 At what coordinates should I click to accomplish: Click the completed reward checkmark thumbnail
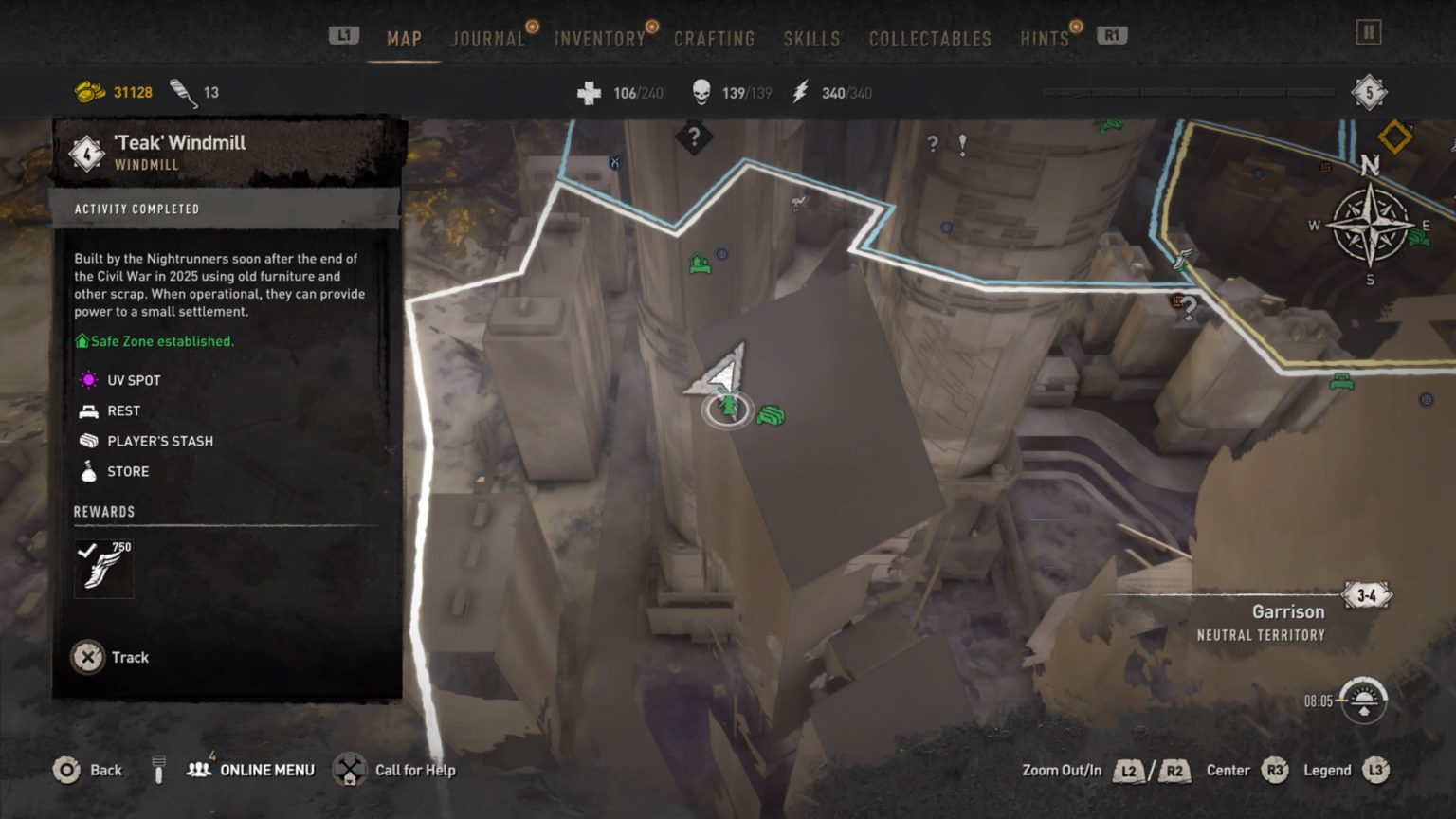[x=103, y=567]
